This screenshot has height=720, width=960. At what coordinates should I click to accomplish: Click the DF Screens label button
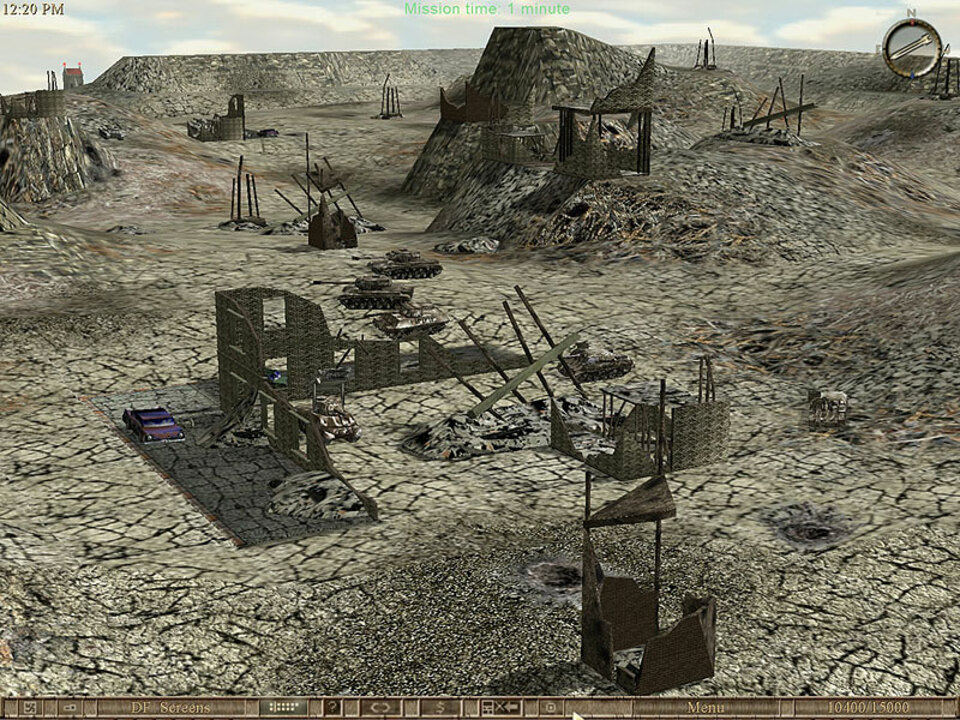(x=171, y=708)
